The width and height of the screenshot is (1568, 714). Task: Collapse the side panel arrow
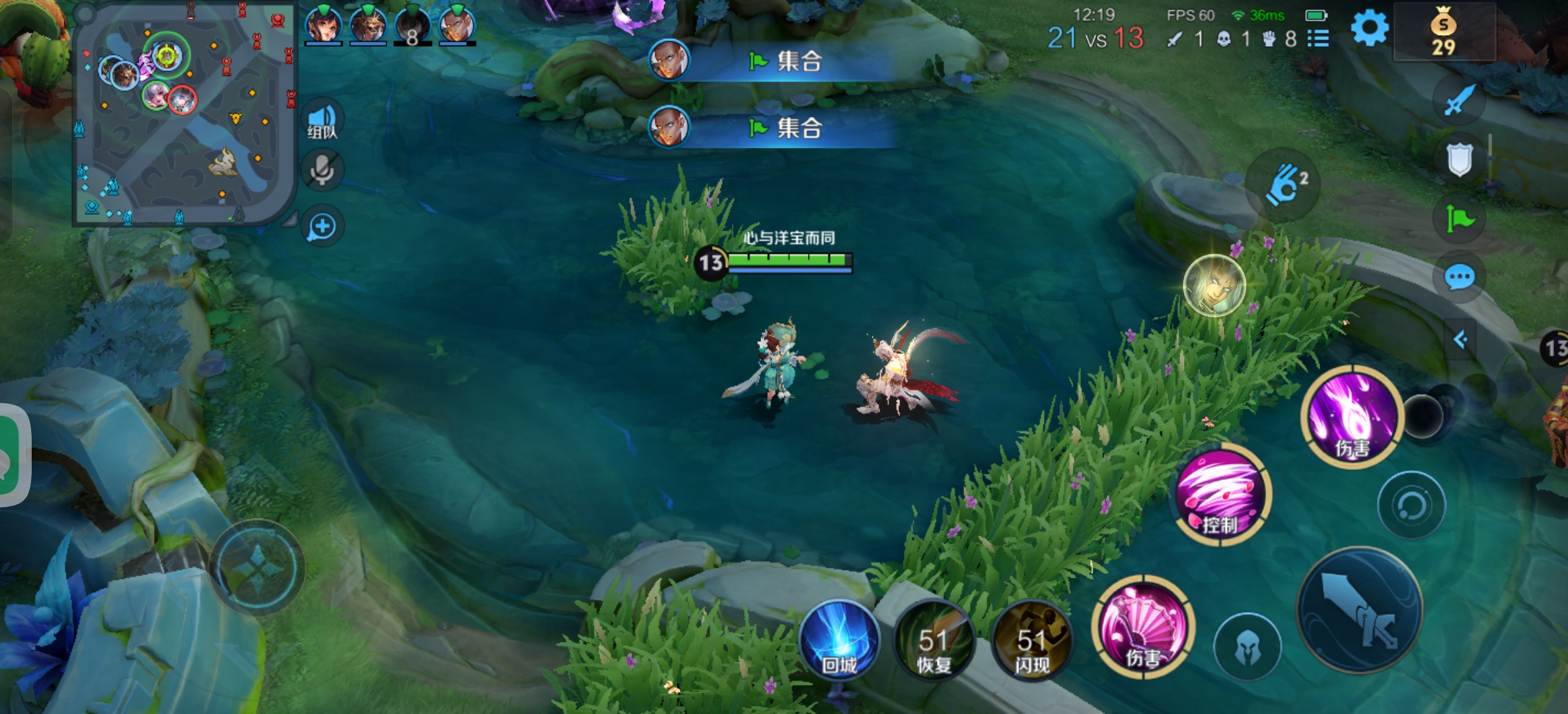click(1460, 340)
